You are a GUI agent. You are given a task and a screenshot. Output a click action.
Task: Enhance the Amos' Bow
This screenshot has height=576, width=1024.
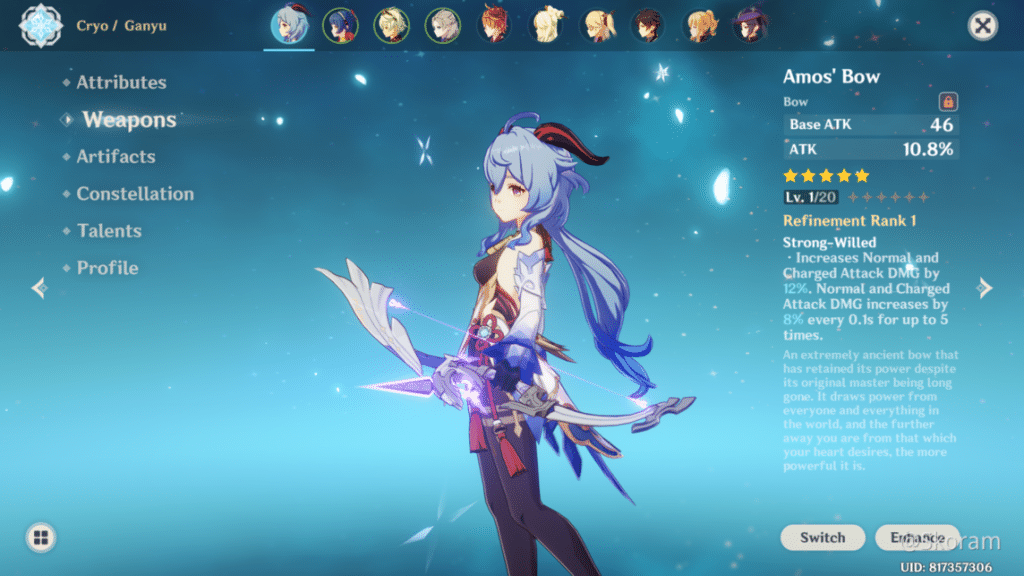pyautogui.click(x=916, y=537)
